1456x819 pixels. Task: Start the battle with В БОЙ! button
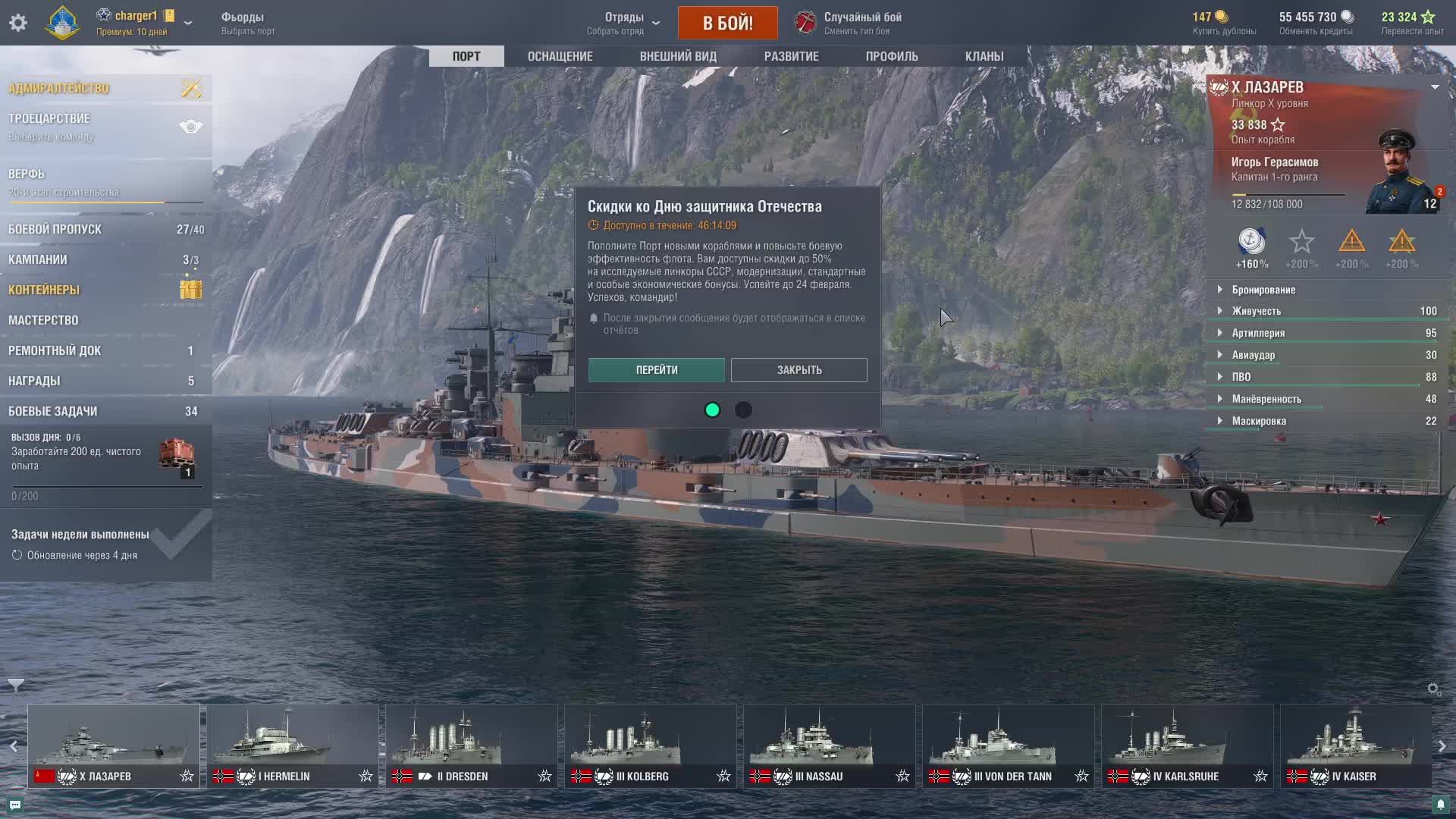tap(727, 23)
